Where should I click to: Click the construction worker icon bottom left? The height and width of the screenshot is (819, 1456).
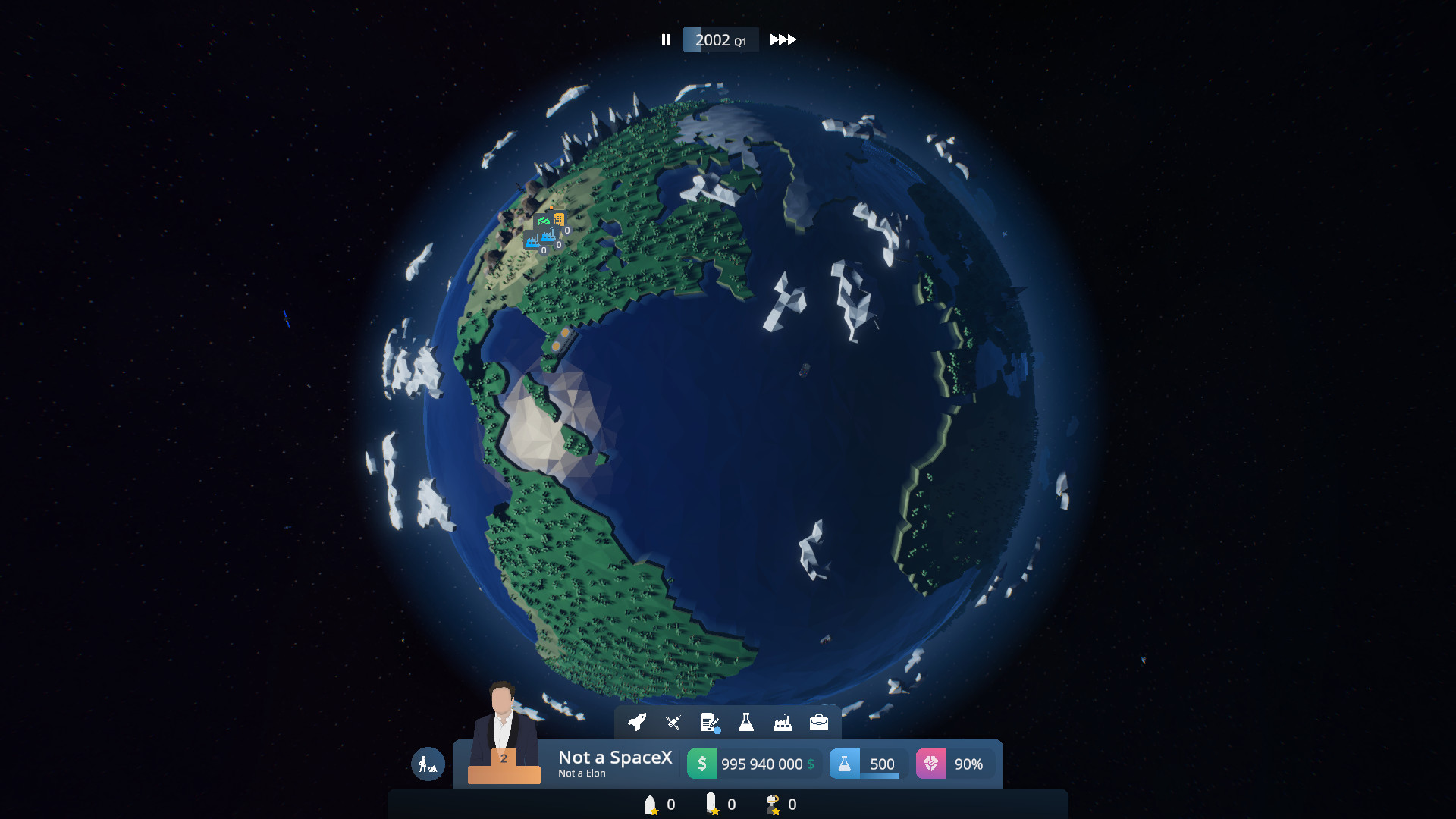pos(428,764)
